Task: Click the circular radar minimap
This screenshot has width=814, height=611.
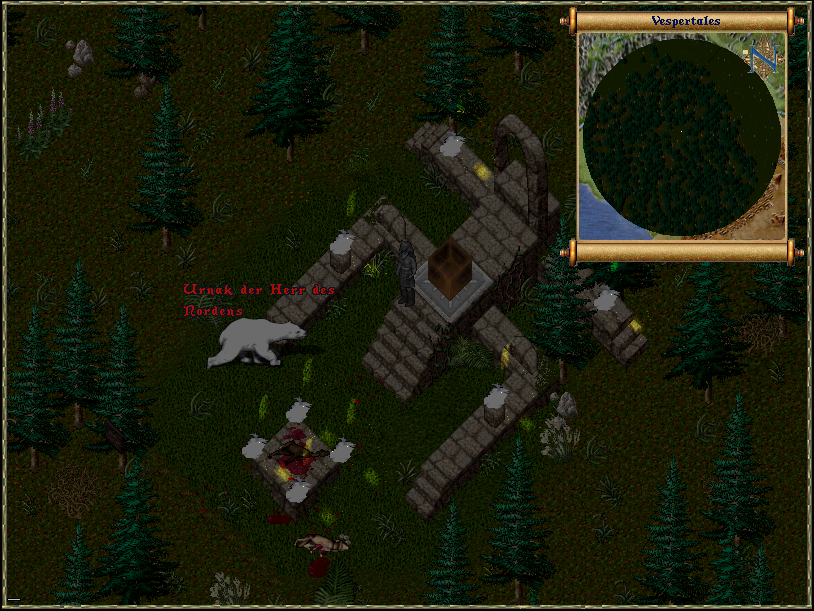Action: pyautogui.click(x=680, y=136)
